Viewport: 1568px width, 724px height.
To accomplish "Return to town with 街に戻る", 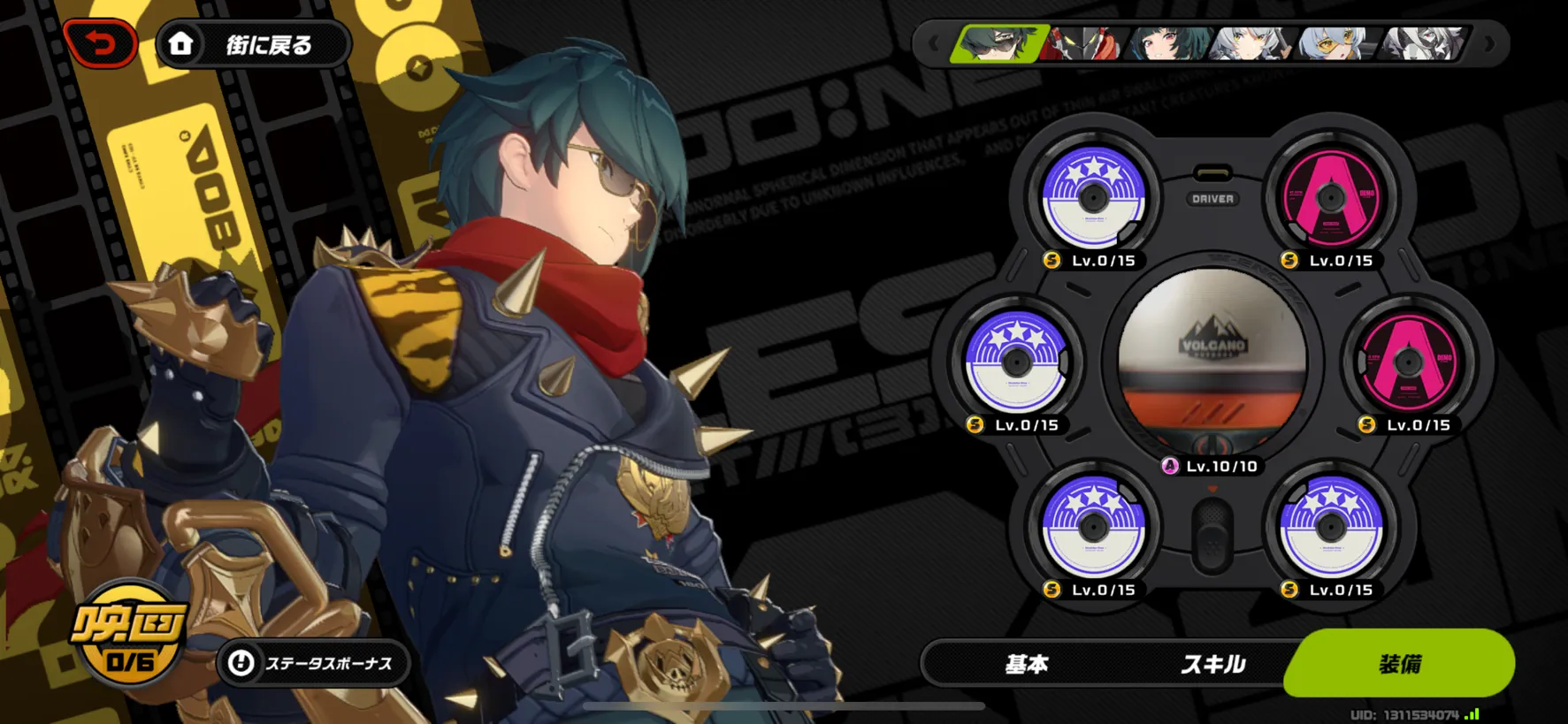I will [253, 44].
